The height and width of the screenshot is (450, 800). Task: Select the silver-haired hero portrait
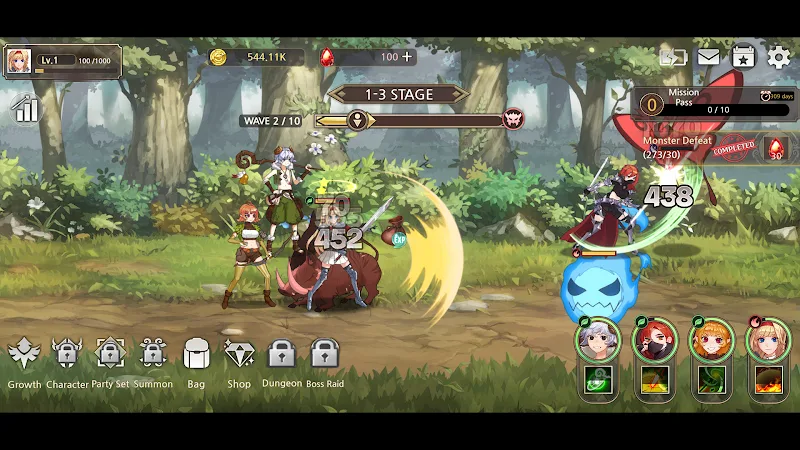[x=598, y=340]
